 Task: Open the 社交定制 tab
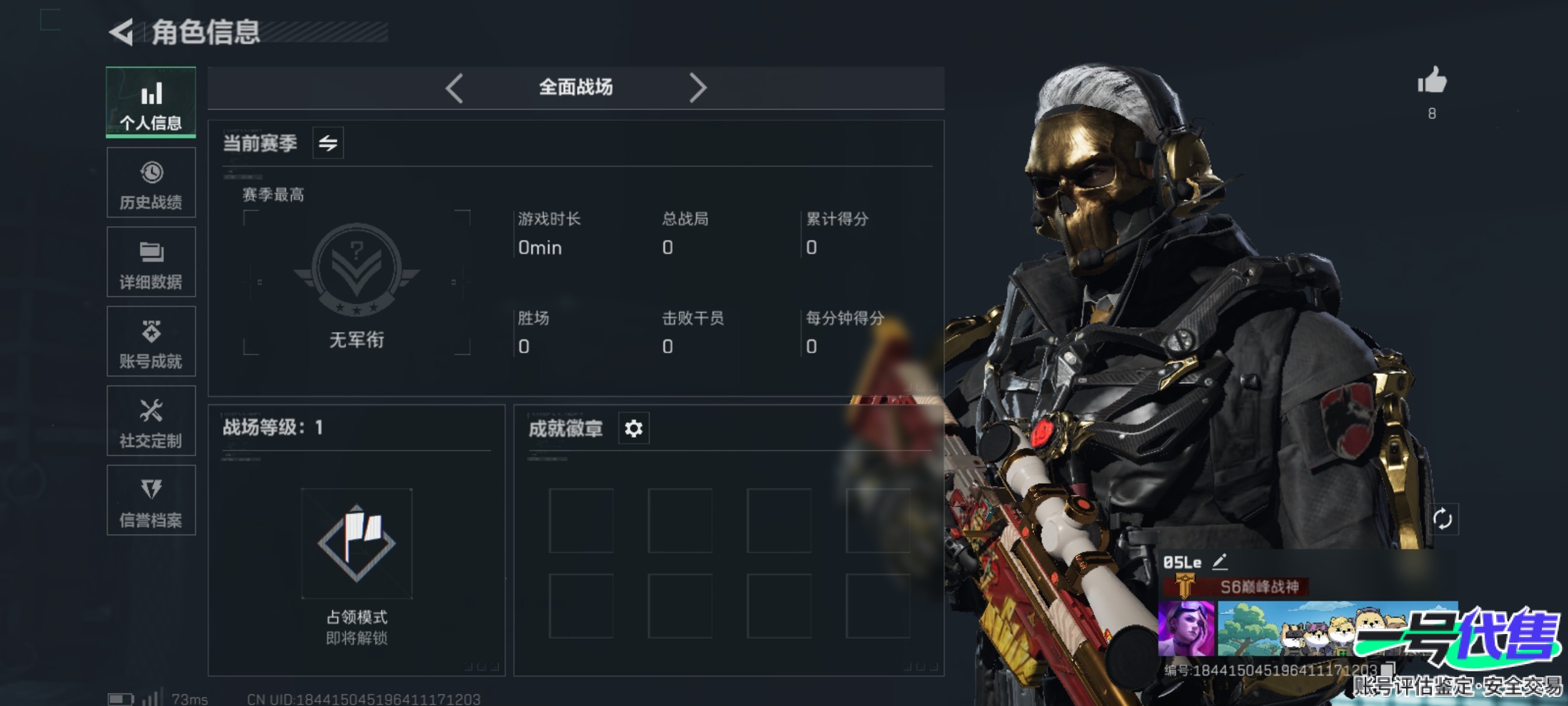pyautogui.click(x=151, y=421)
